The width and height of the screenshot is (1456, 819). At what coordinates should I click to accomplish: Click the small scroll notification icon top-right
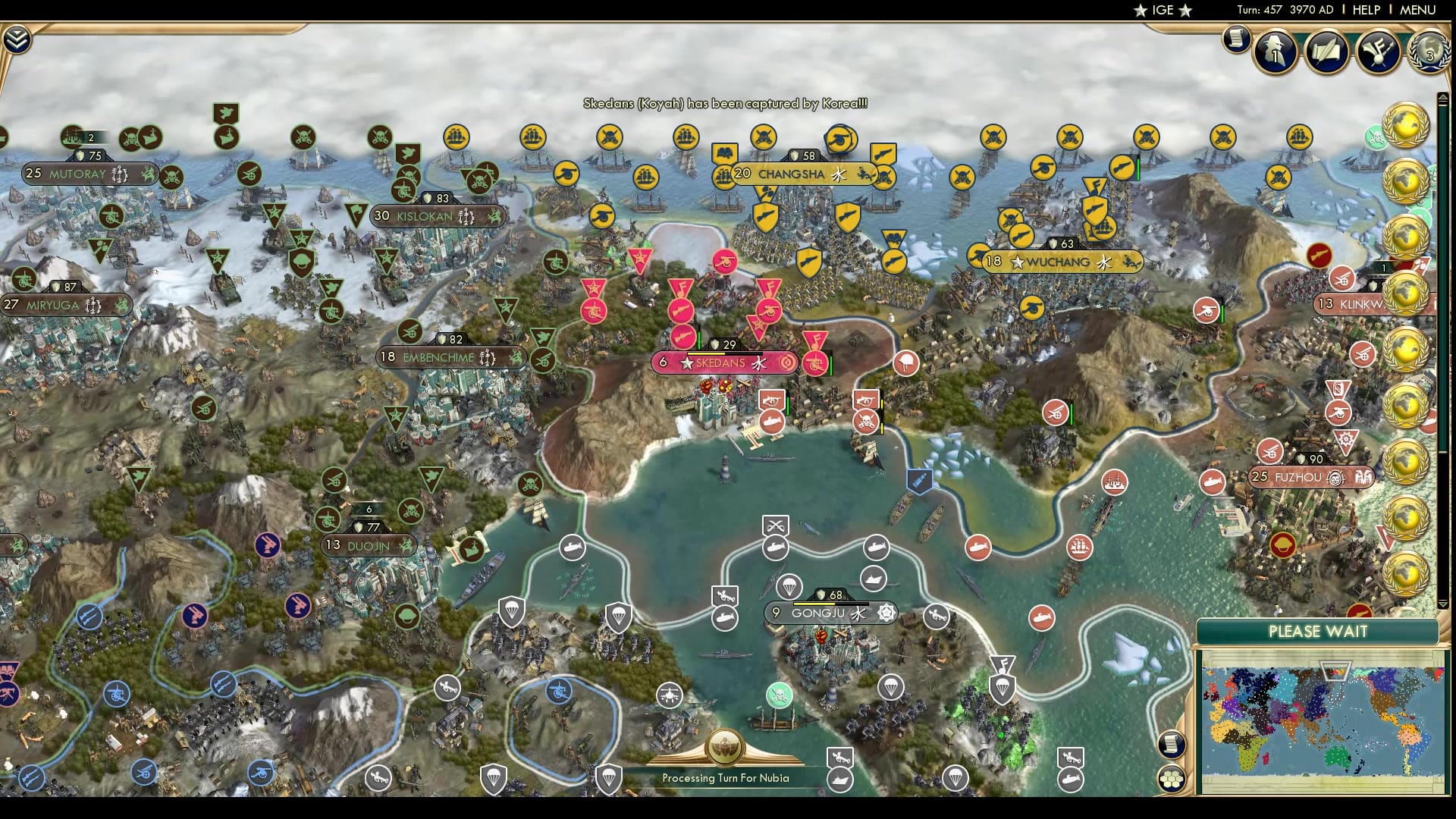coord(1235,40)
